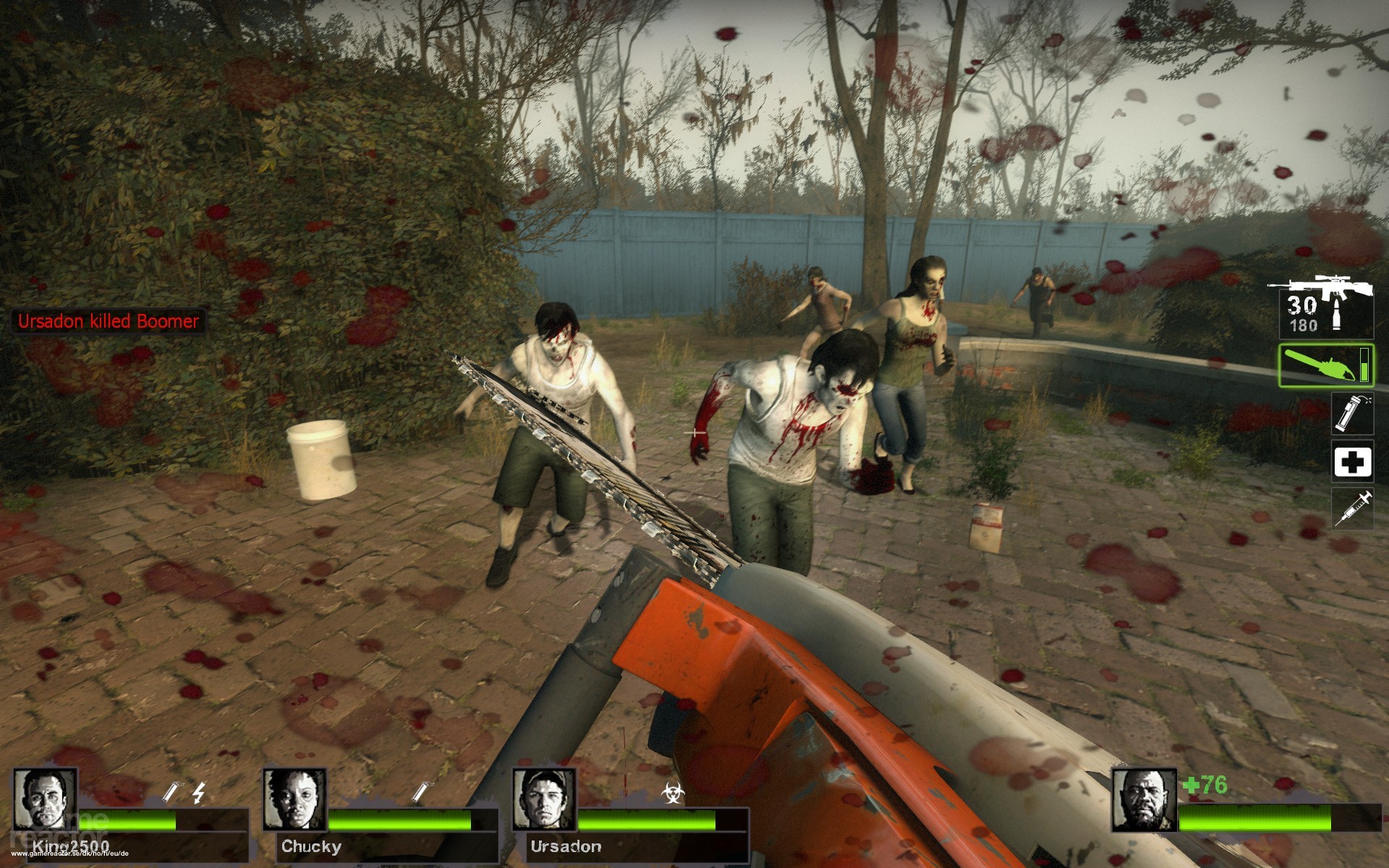Select the first aid kit slot
1389x868 pixels.
(x=1352, y=462)
